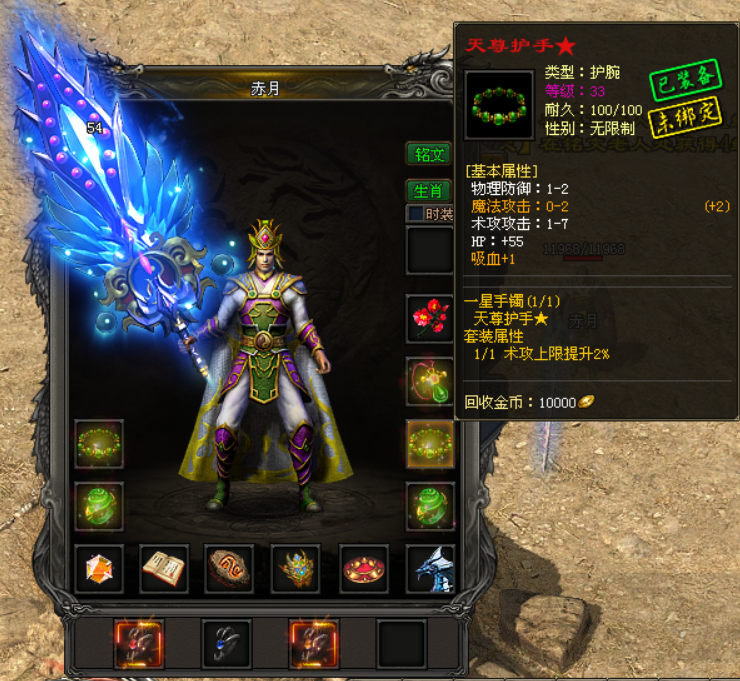This screenshot has height=681, width=740.
Task: Select the red flower equipment slot
Action: tap(430, 320)
